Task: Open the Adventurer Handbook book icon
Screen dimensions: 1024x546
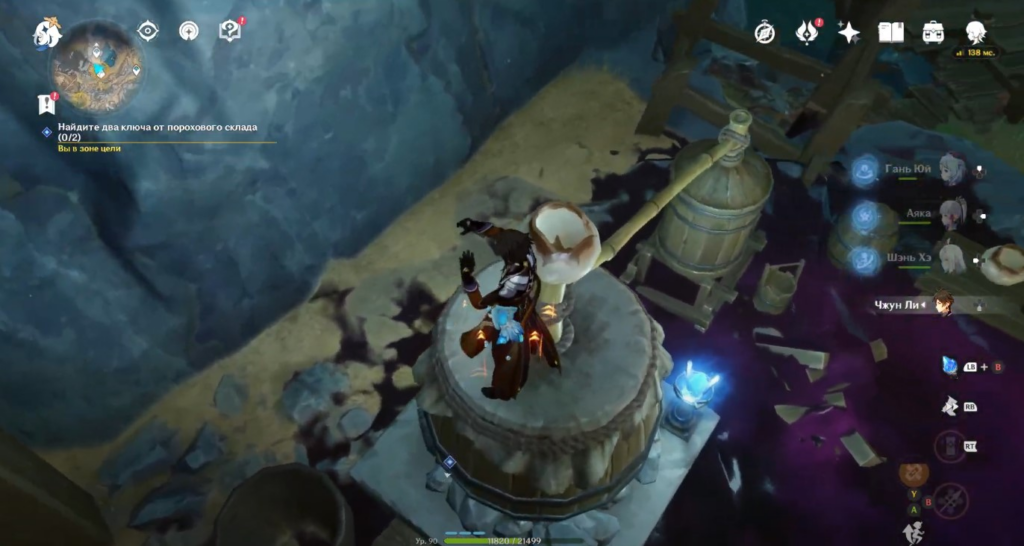Action: click(x=890, y=33)
